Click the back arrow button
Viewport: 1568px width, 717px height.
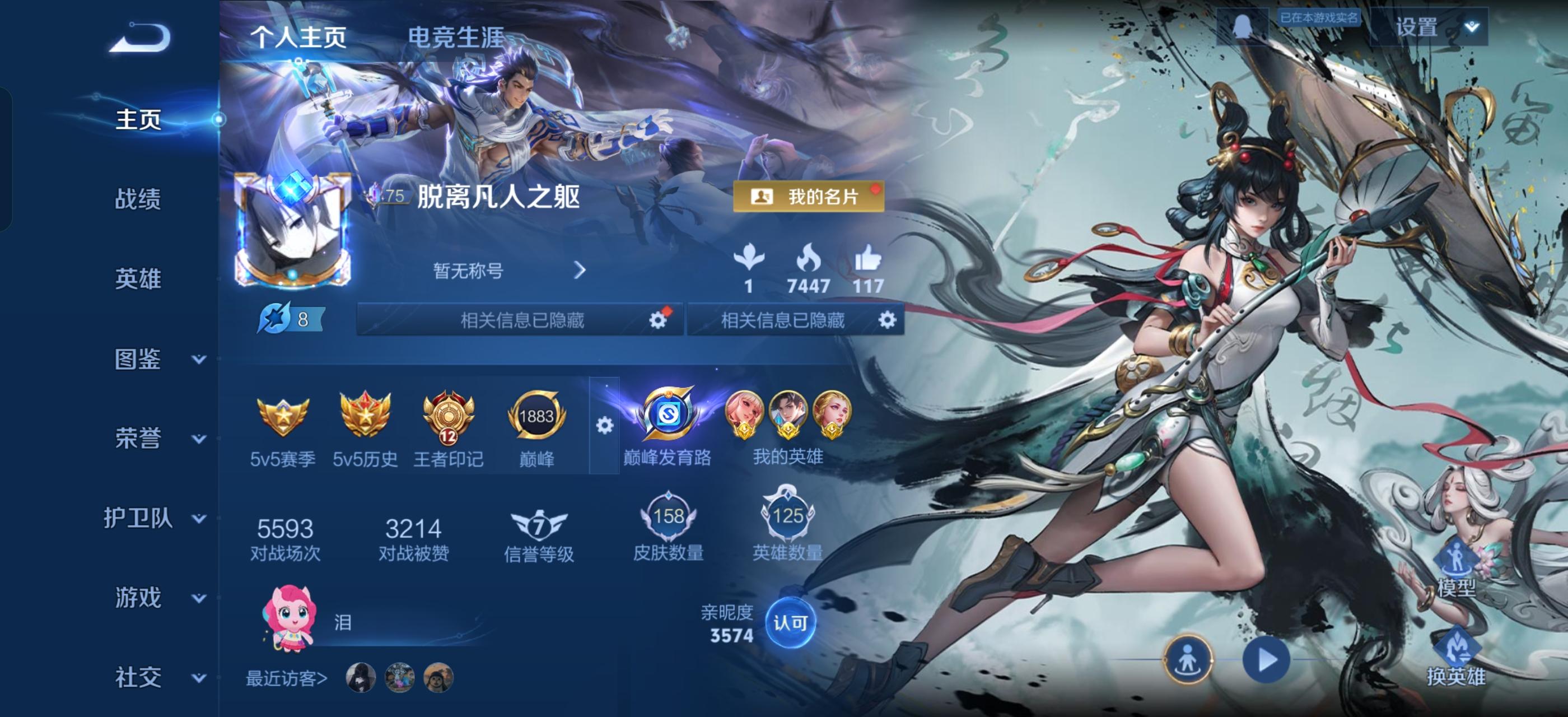point(139,38)
